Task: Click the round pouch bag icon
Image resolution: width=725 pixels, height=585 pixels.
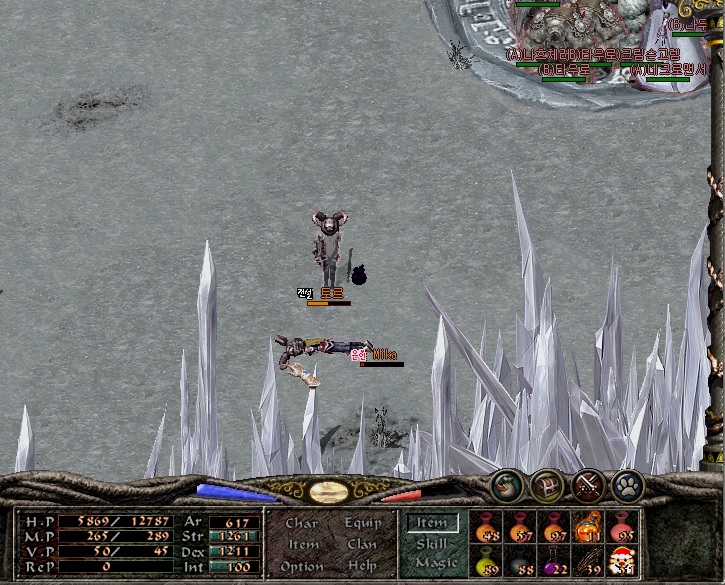Action: 507,486
